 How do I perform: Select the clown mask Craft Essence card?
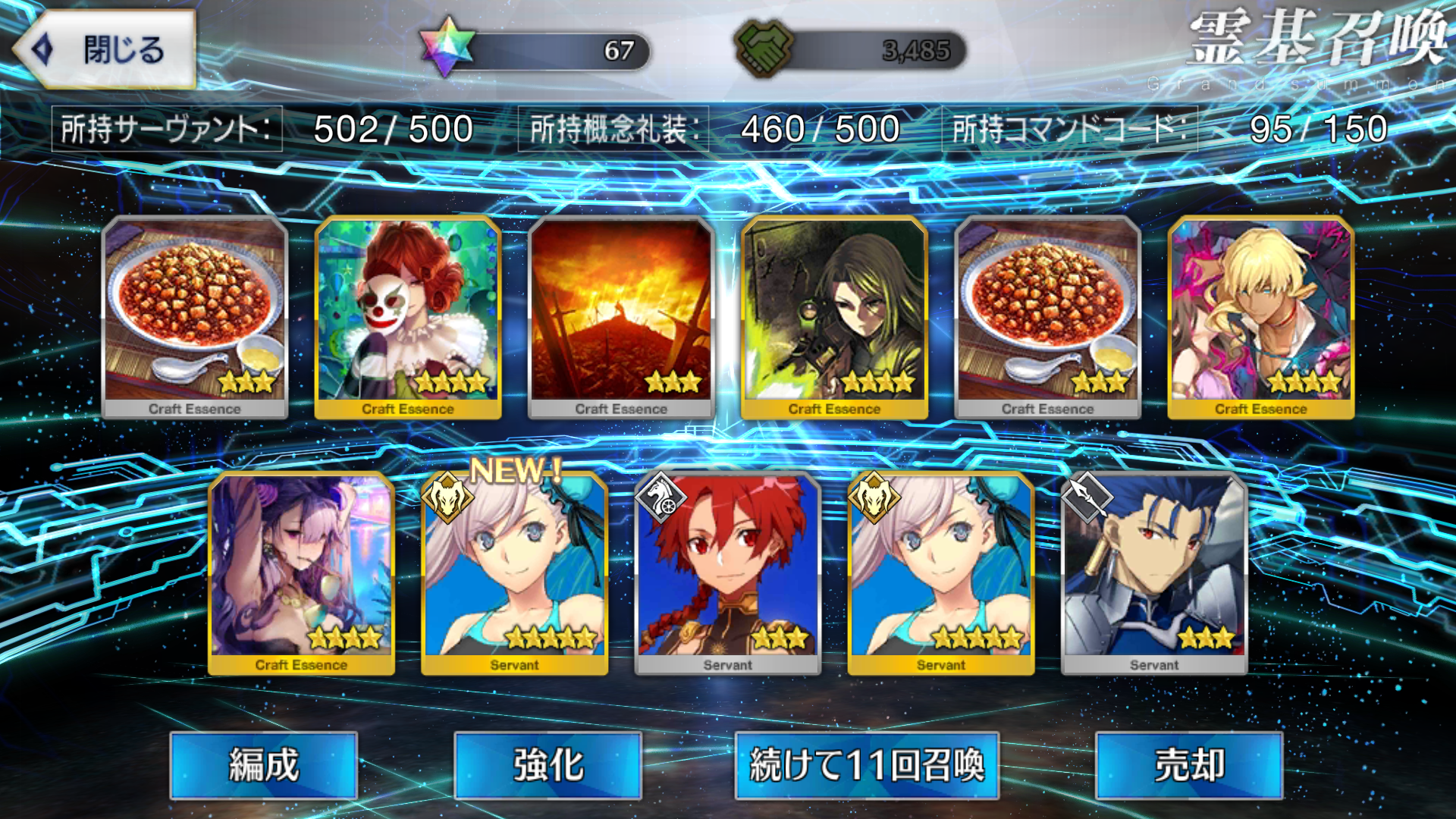pyautogui.click(x=408, y=316)
